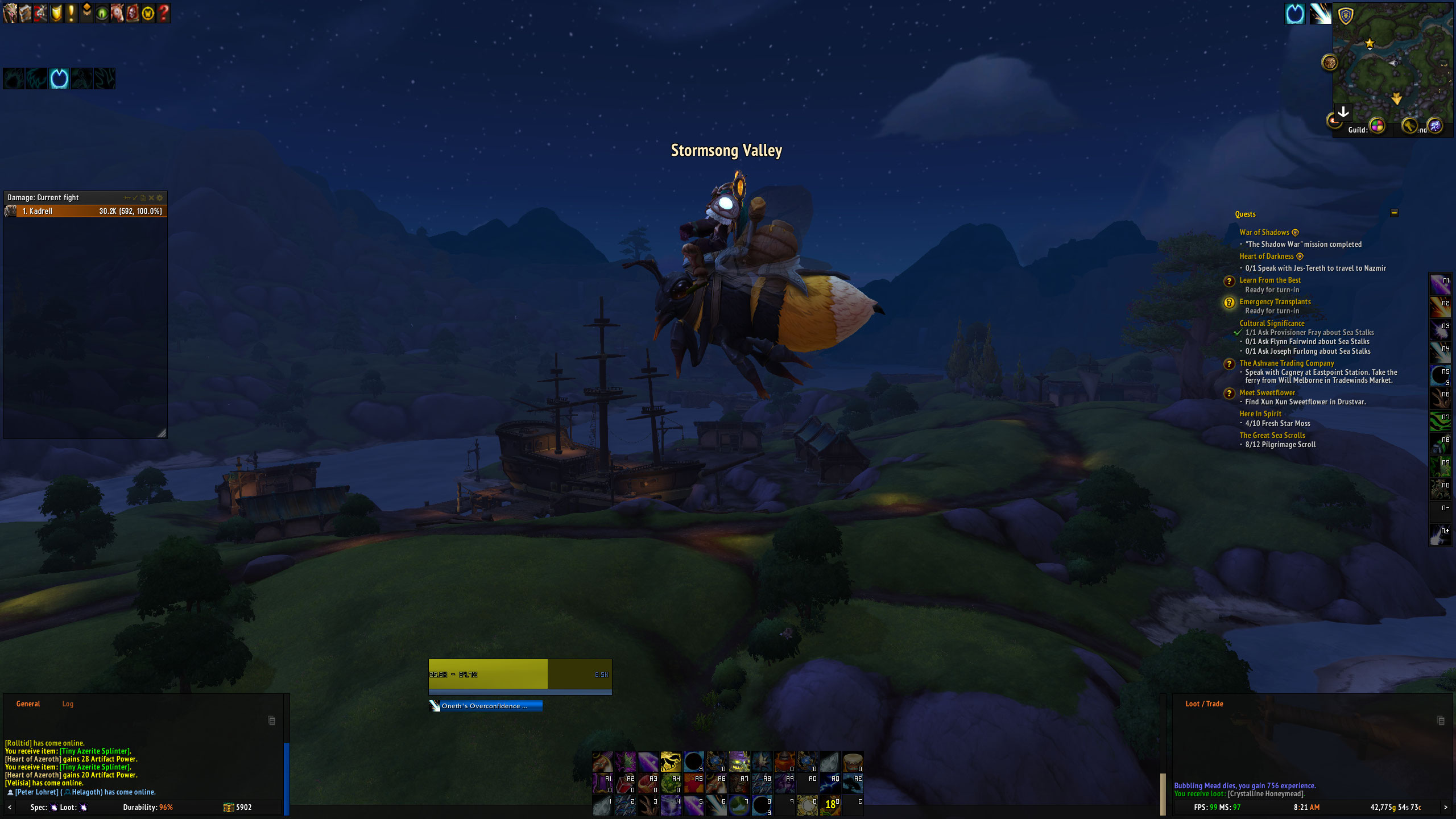
Task: Open the guild shield micro-menu icon
Action: pyautogui.click(x=56, y=13)
